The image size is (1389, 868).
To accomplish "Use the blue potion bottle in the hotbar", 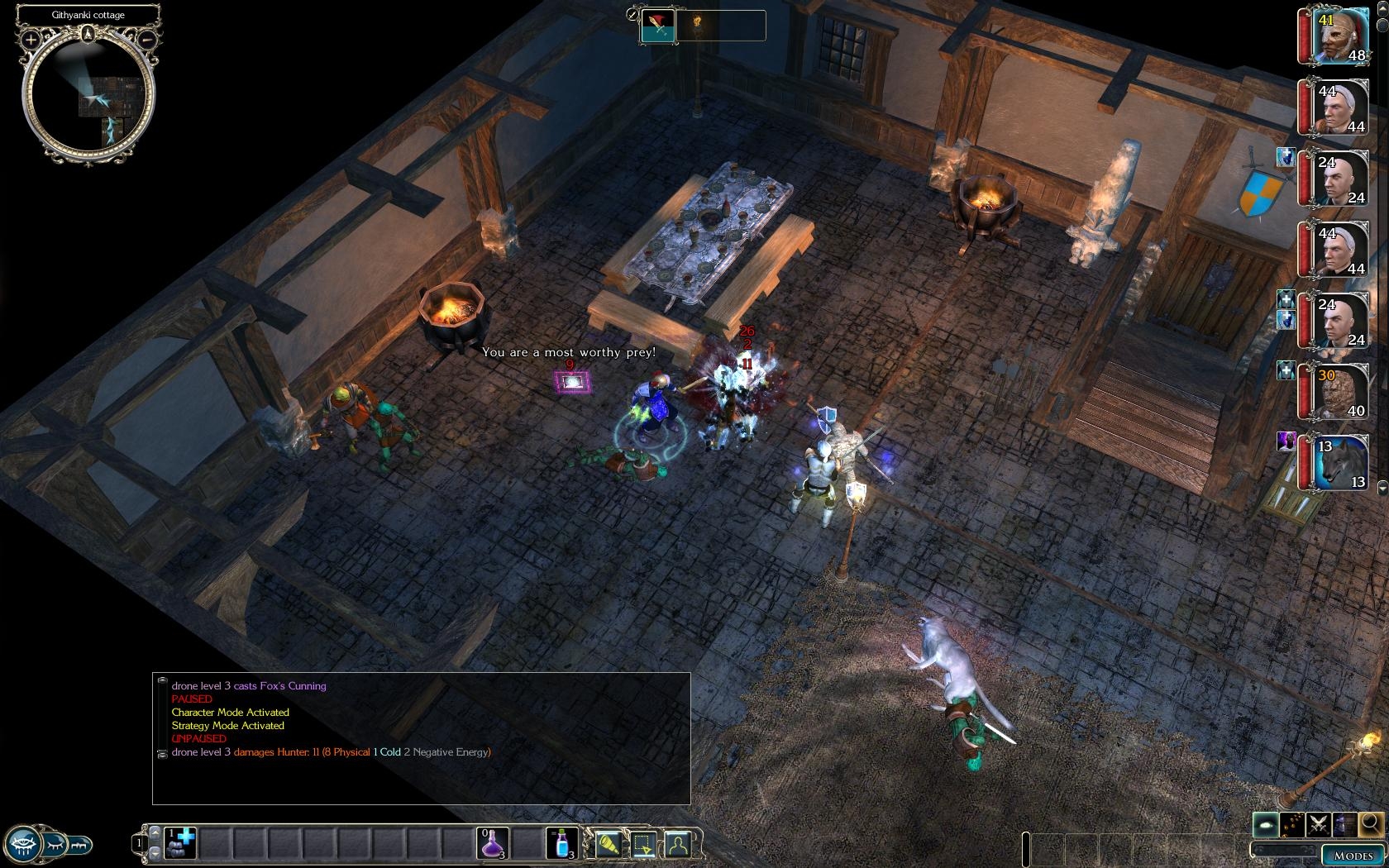I will click(x=561, y=844).
